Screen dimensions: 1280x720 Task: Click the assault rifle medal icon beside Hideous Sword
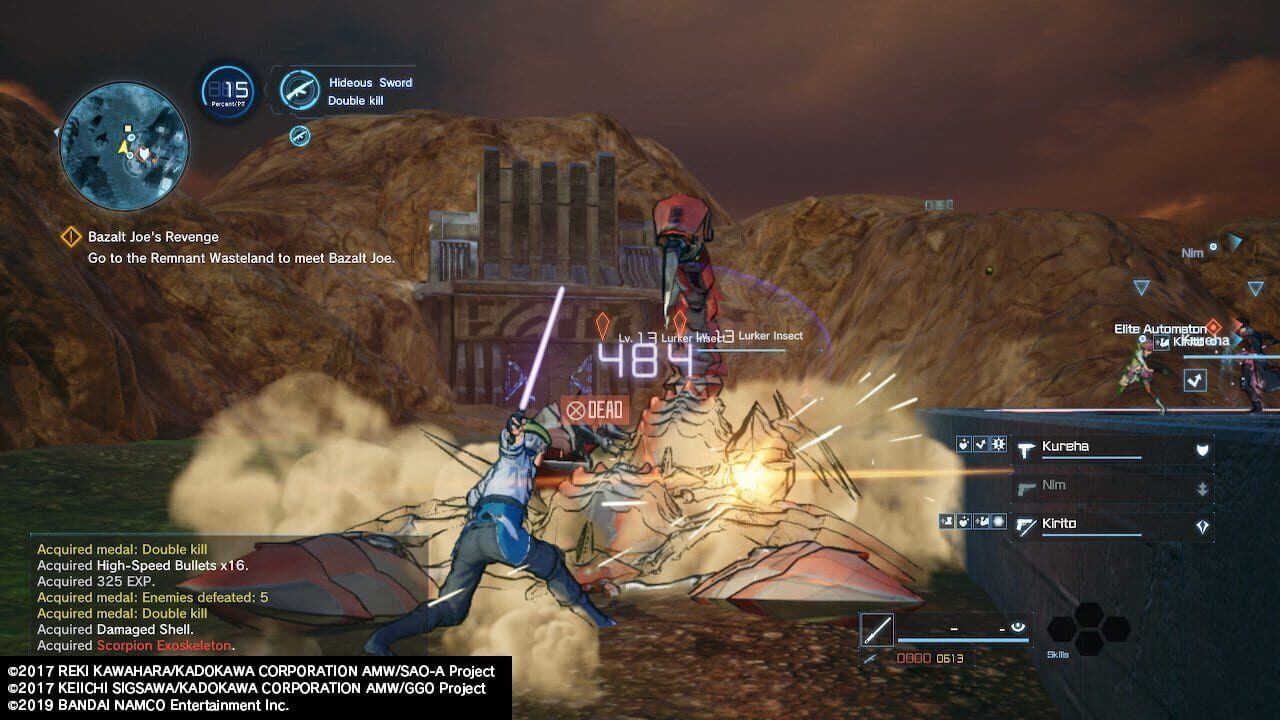(x=299, y=88)
